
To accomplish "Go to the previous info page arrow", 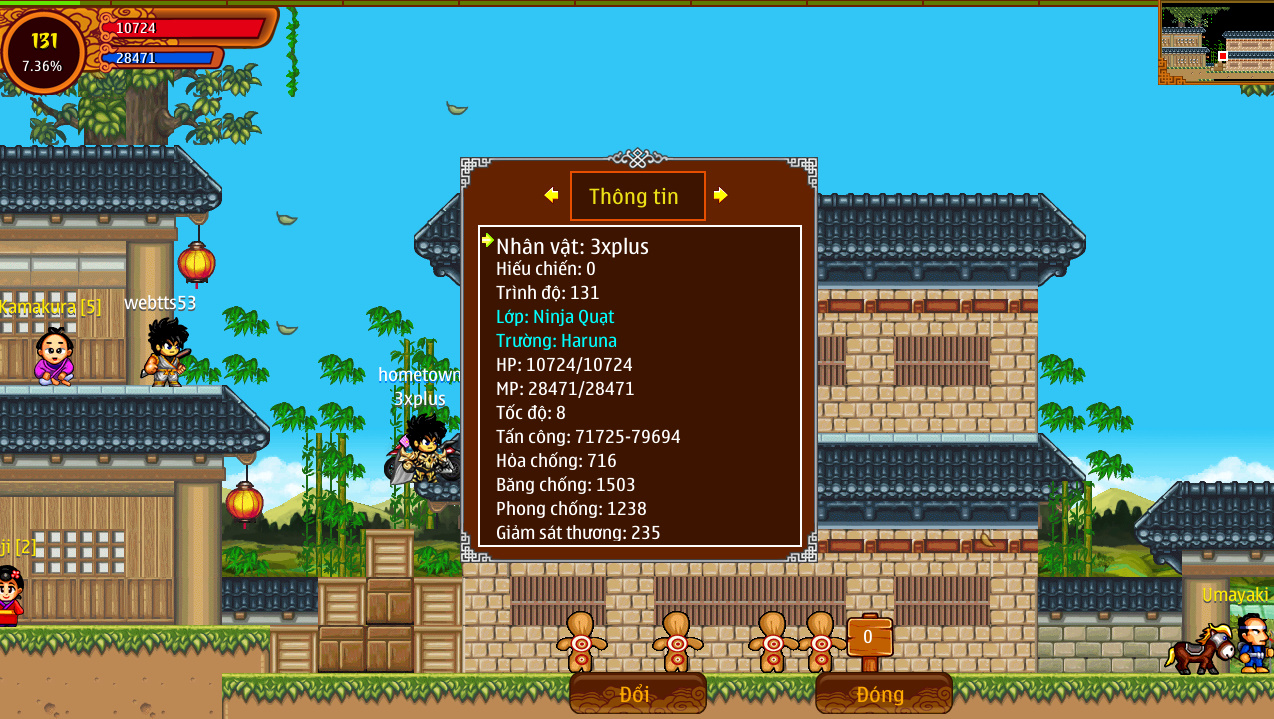I will (551, 195).
